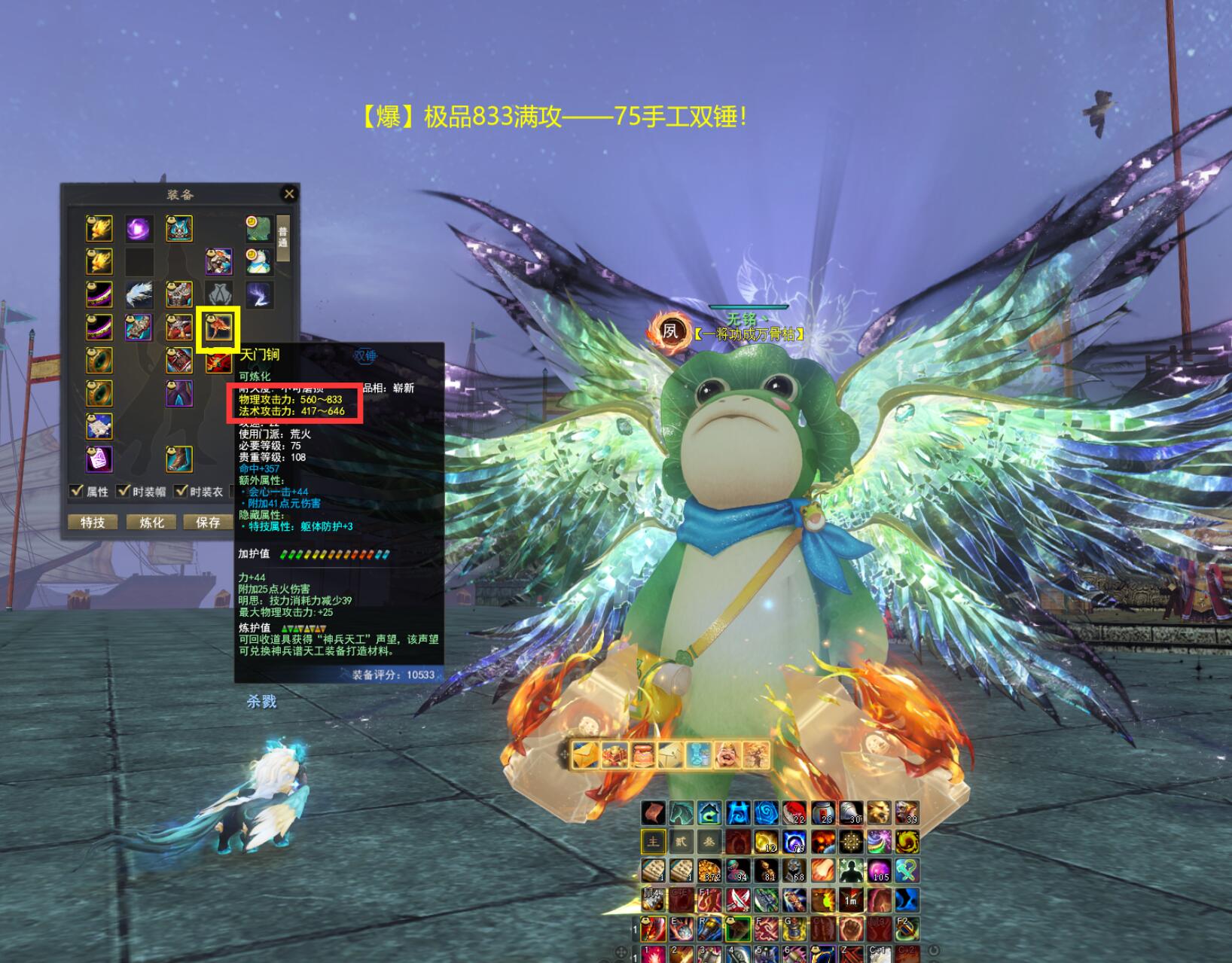Toggle the 时装衣 checkbox
1232x963 pixels.
coord(181,491)
